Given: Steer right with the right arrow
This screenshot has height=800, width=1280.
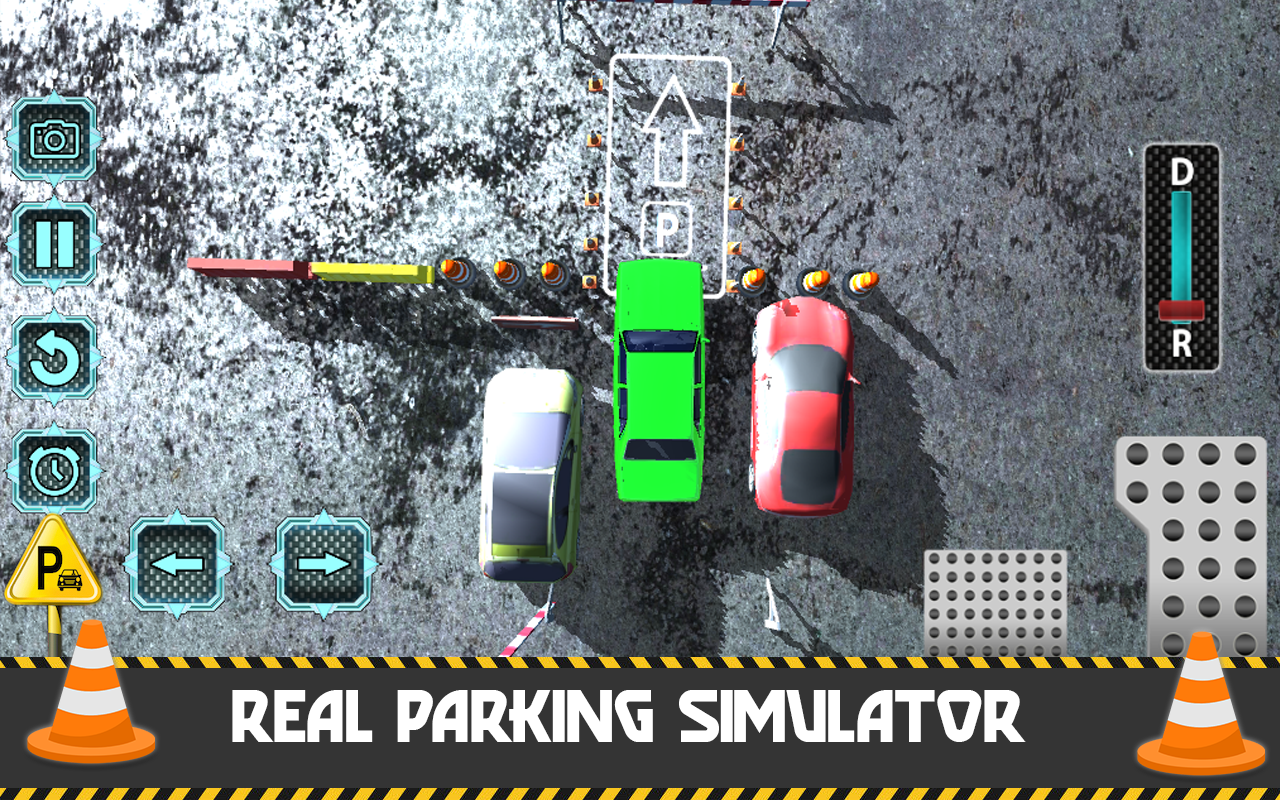Looking at the screenshot, I should pyautogui.click(x=322, y=567).
